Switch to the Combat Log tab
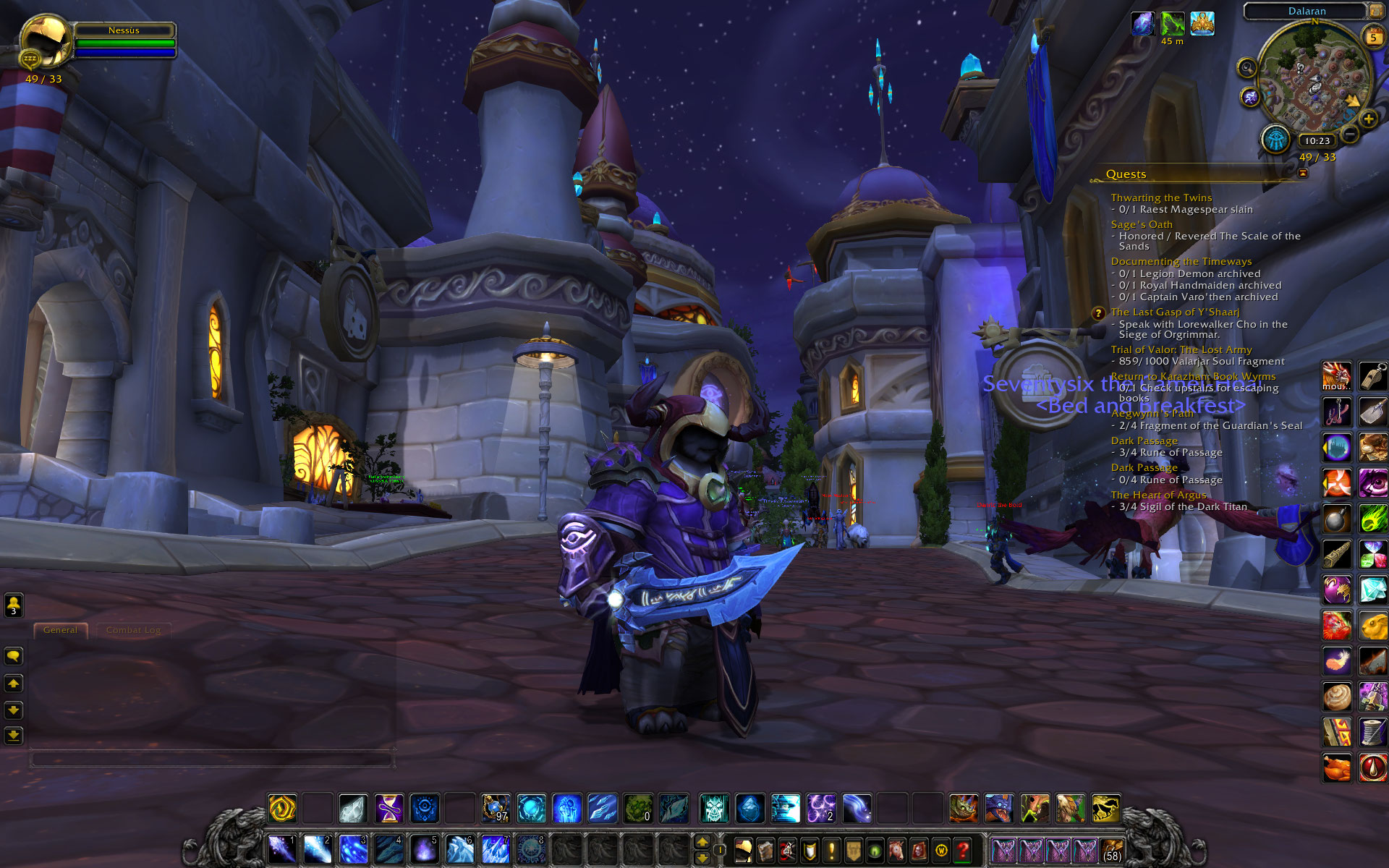This screenshot has height=868, width=1389. point(133,630)
